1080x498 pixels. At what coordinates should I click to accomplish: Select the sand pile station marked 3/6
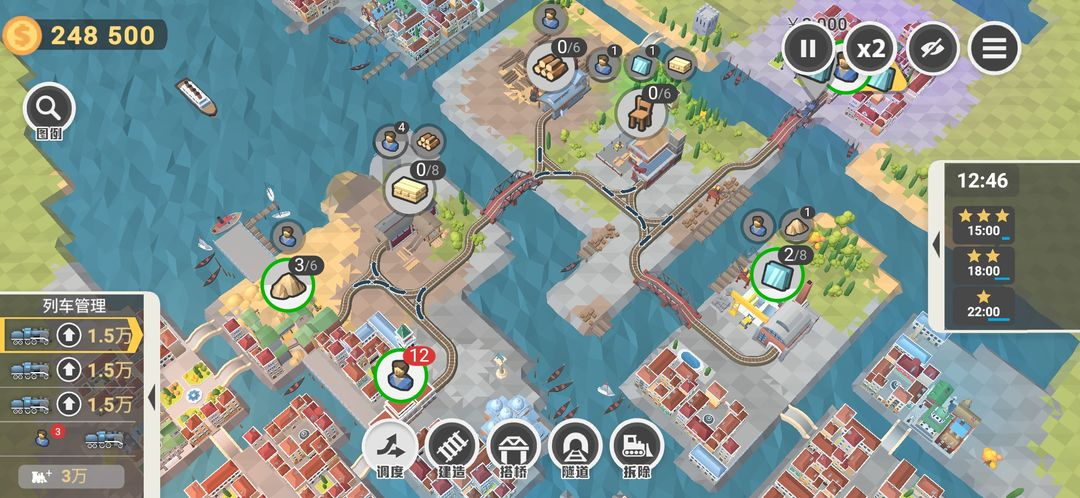(287, 284)
